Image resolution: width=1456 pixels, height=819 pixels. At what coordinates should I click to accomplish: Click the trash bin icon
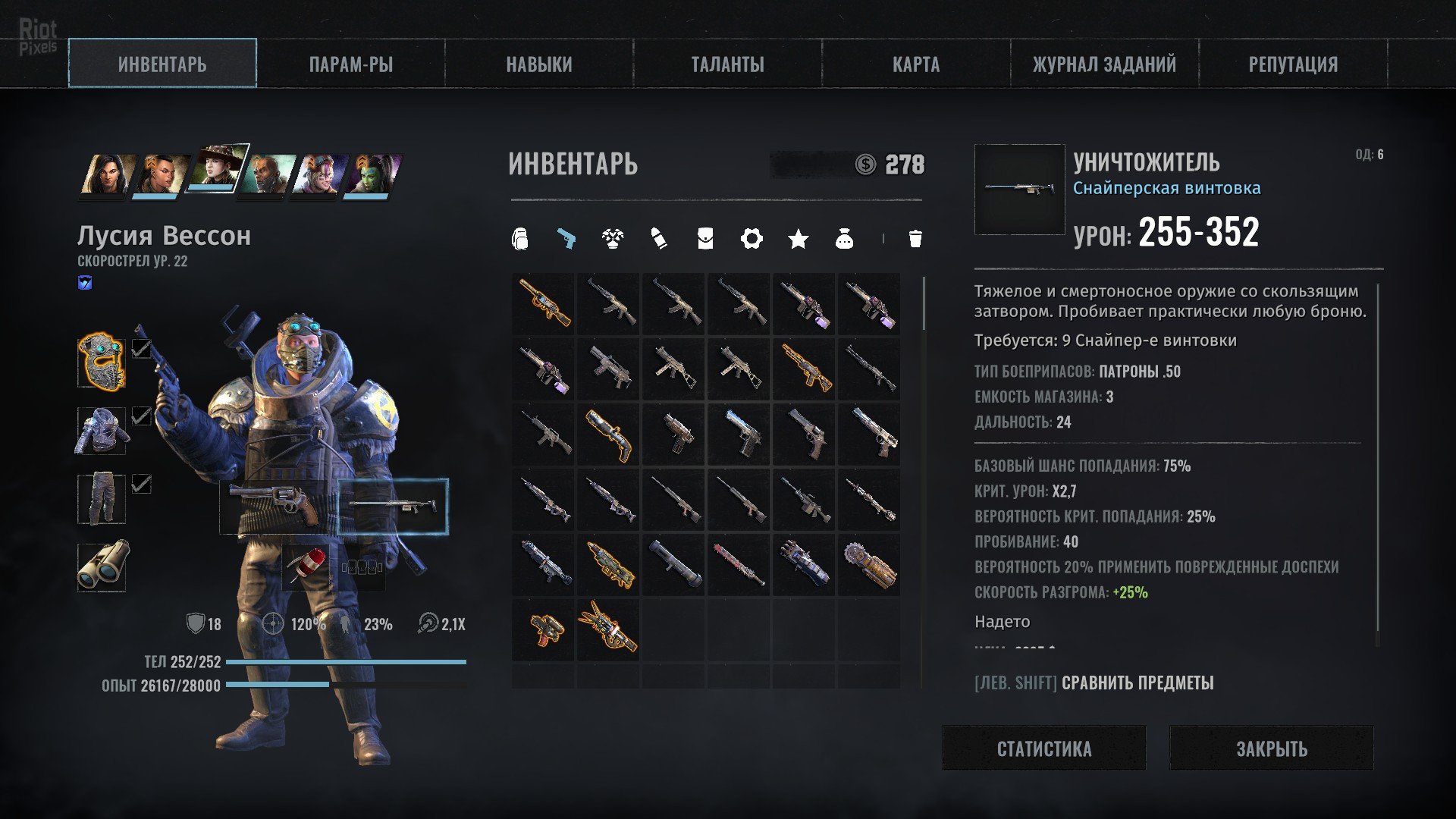[x=915, y=239]
